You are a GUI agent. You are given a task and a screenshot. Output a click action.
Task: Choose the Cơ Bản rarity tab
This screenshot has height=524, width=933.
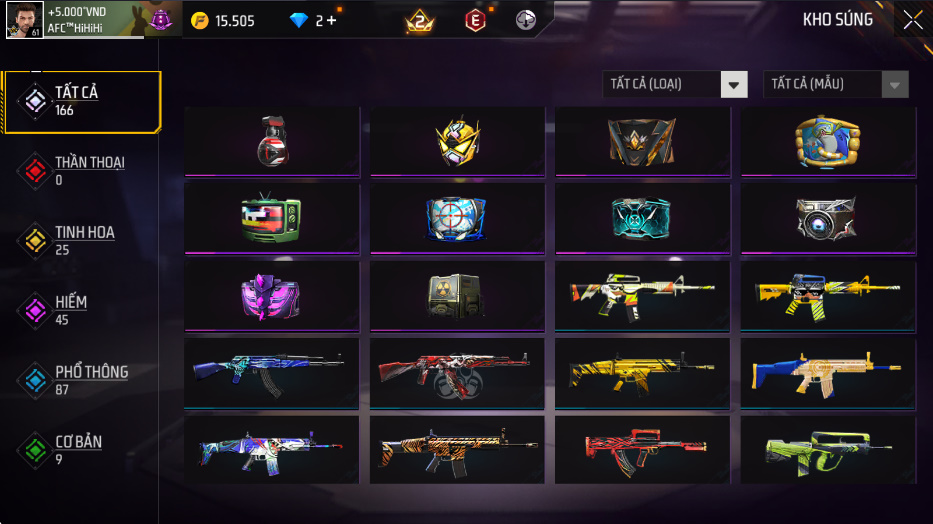[x=80, y=450]
